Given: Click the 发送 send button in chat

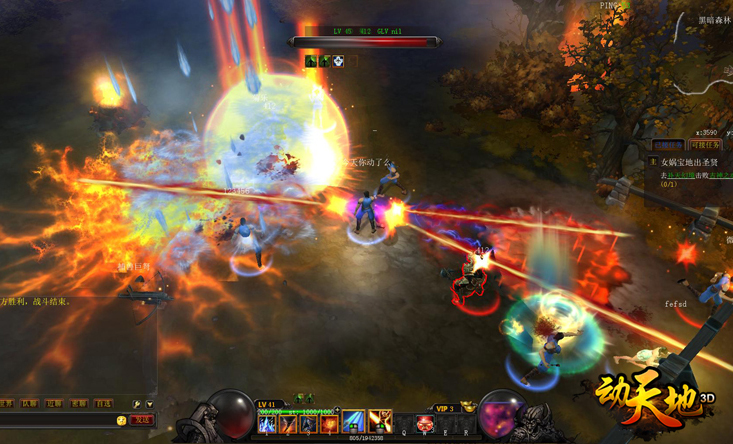Looking at the screenshot, I should [x=143, y=420].
